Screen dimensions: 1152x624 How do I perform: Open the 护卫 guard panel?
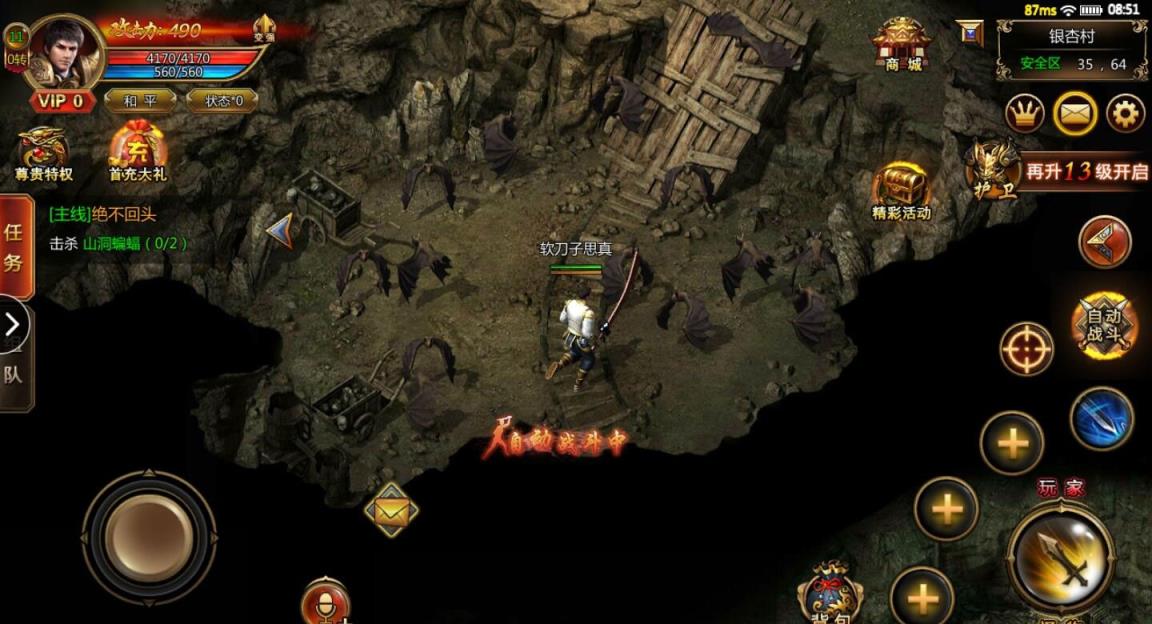[995, 169]
